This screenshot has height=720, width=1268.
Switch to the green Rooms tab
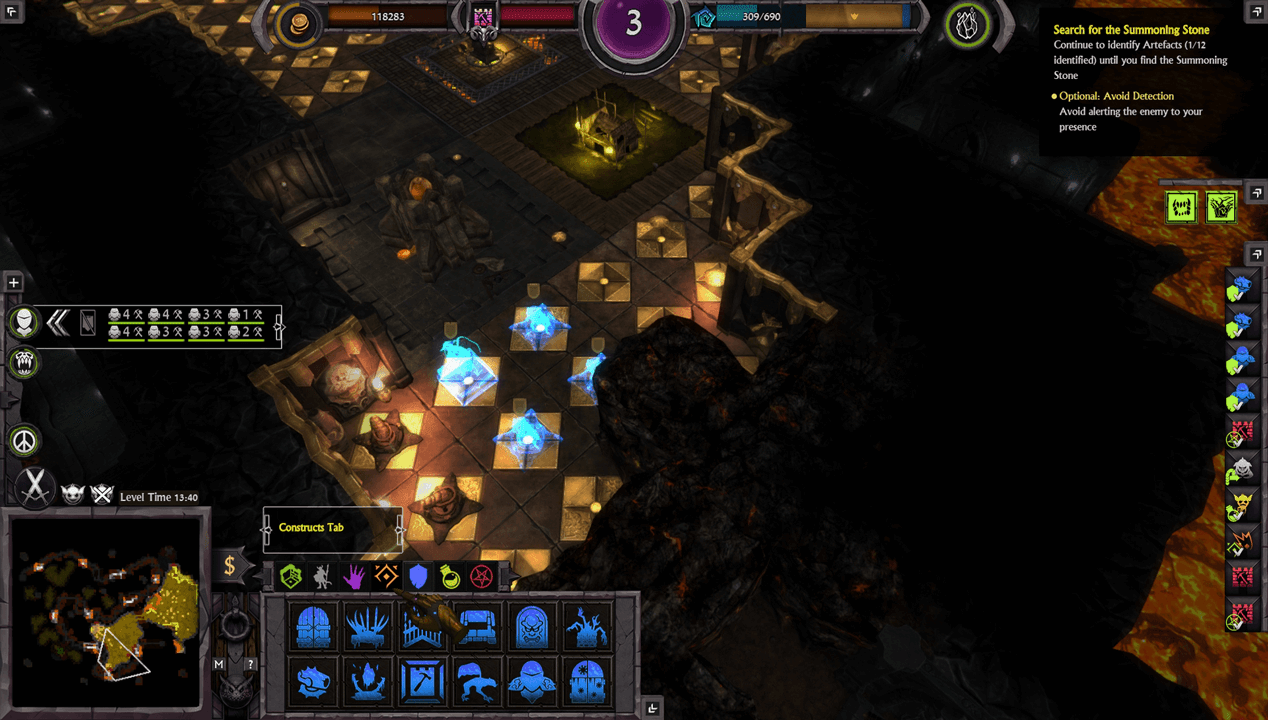coord(291,575)
